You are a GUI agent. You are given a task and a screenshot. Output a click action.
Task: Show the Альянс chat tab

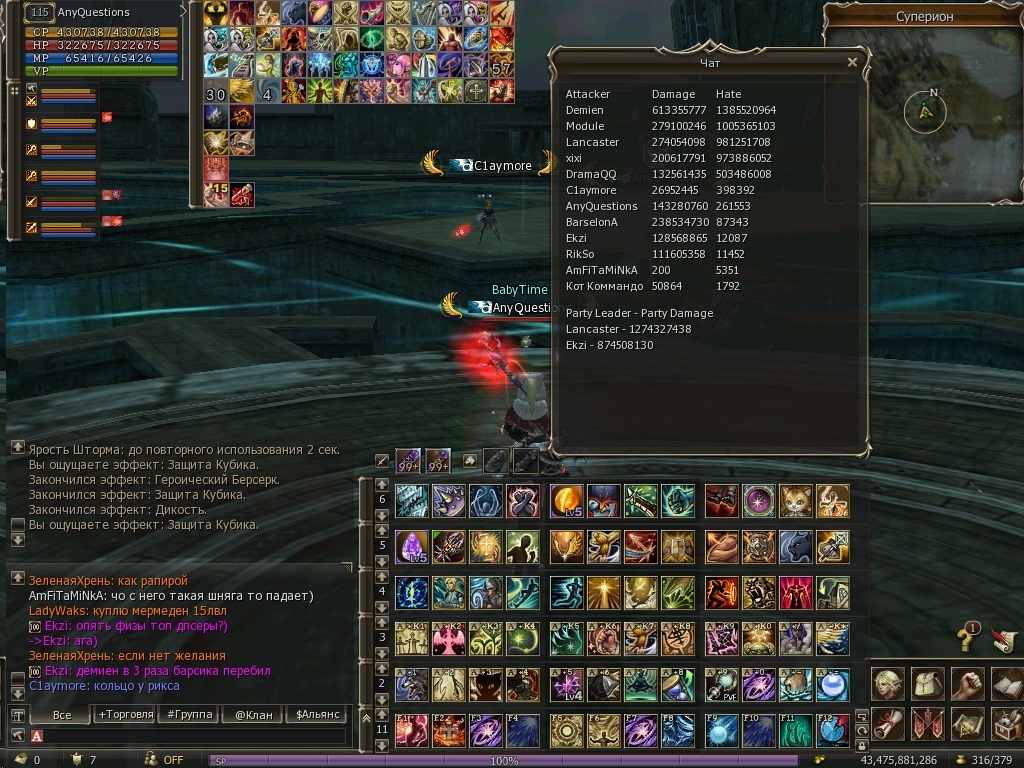click(316, 715)
